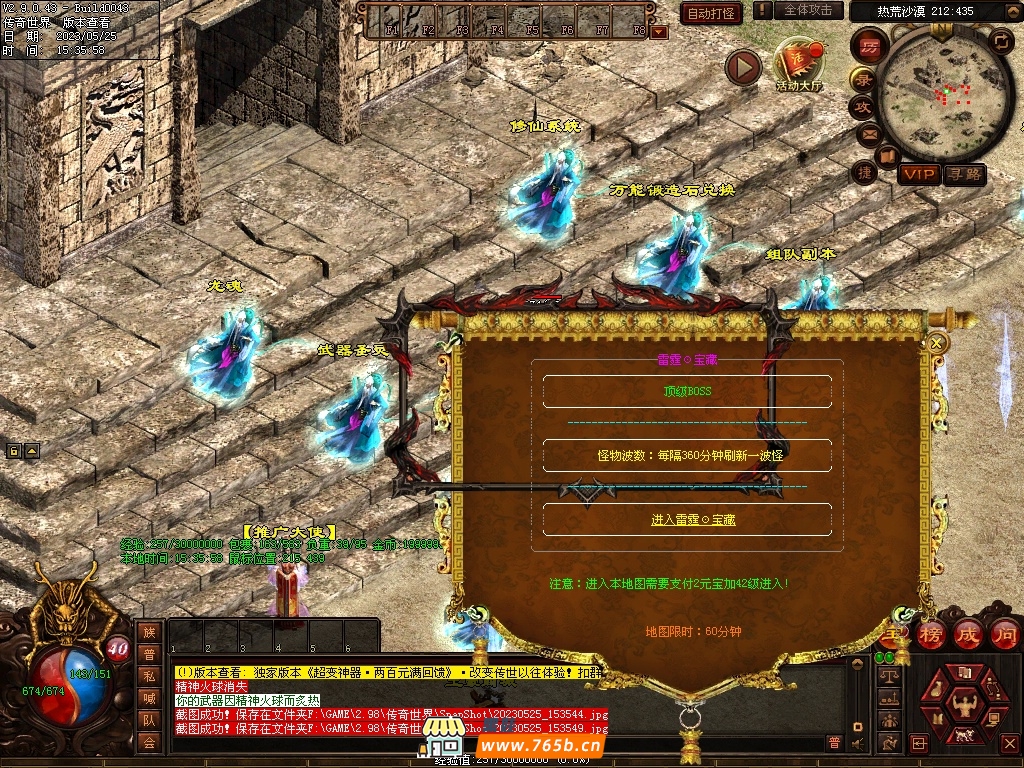
Task: Click the minimap refresh arrows button
Action: [1001, 41]
